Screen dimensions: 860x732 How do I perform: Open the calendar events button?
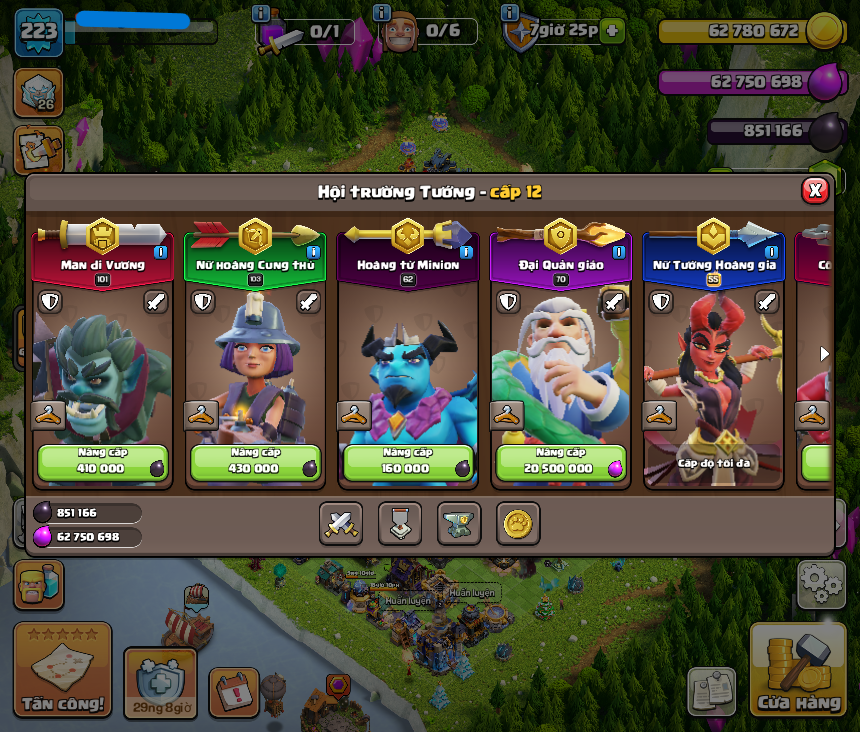coord(233,691)
